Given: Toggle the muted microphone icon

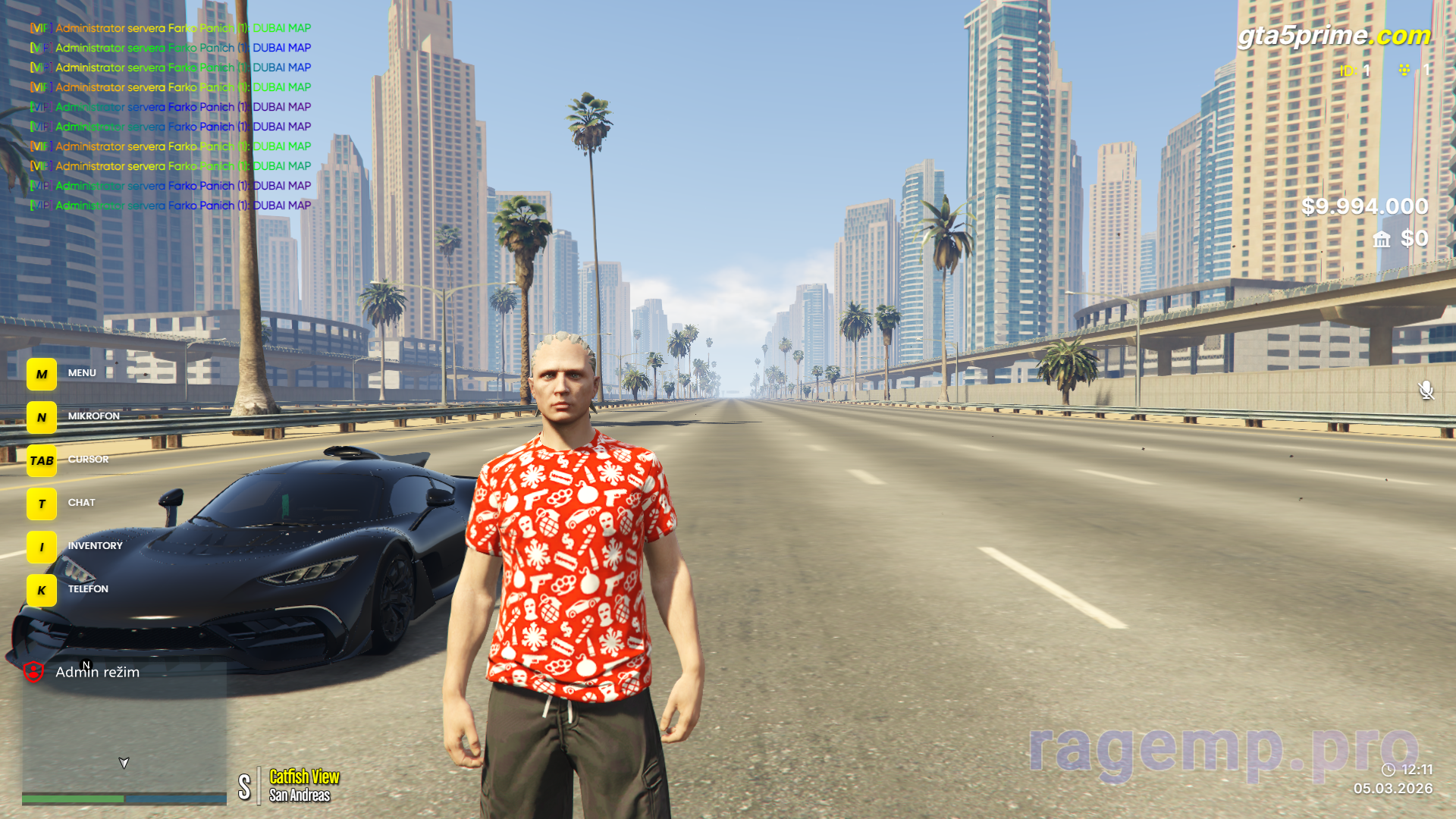Looking at the screenshot, I should tap(1426, 390).
